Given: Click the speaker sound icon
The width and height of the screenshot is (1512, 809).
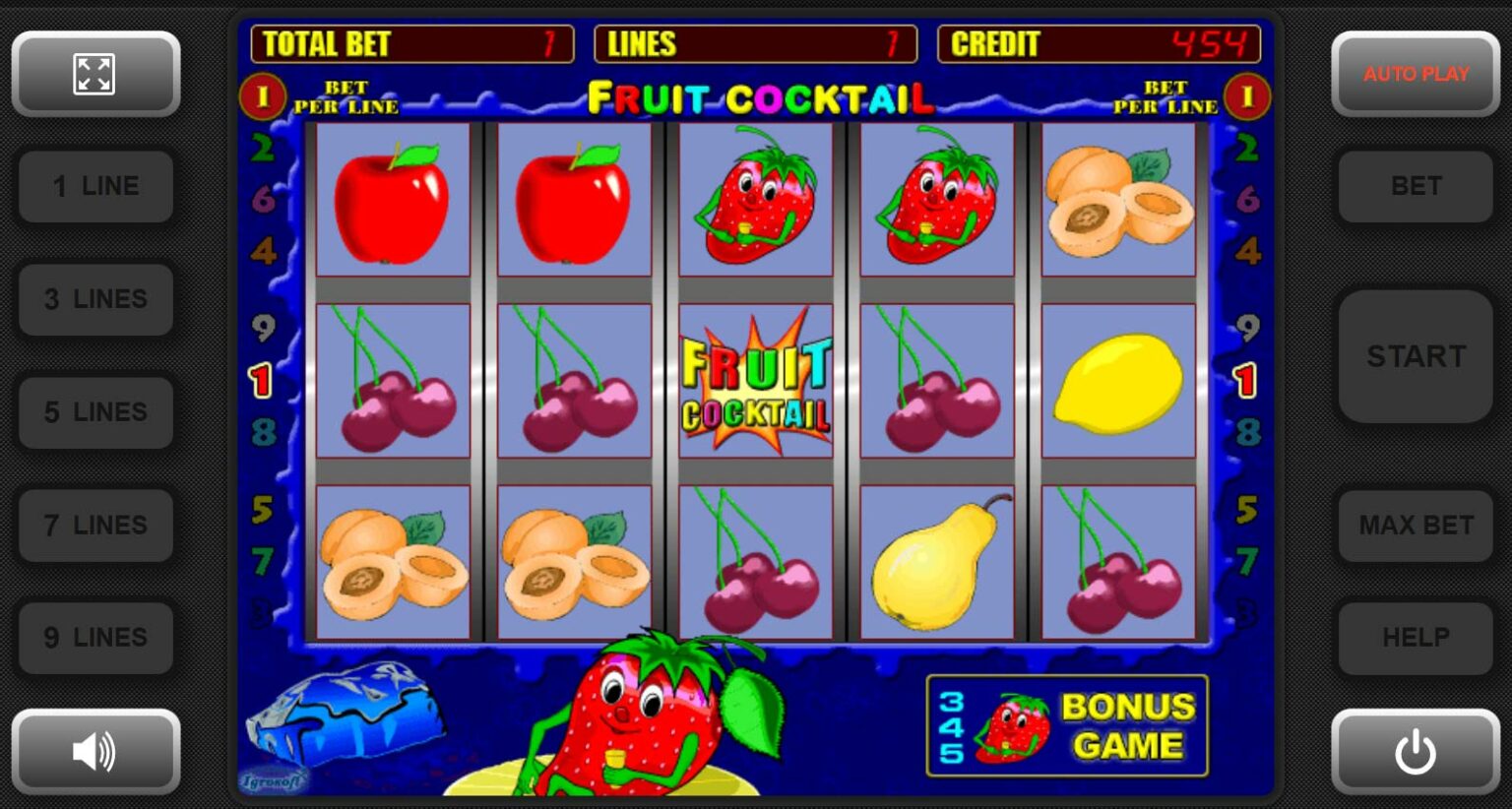Looking at the screenshot, I should 94,752.
